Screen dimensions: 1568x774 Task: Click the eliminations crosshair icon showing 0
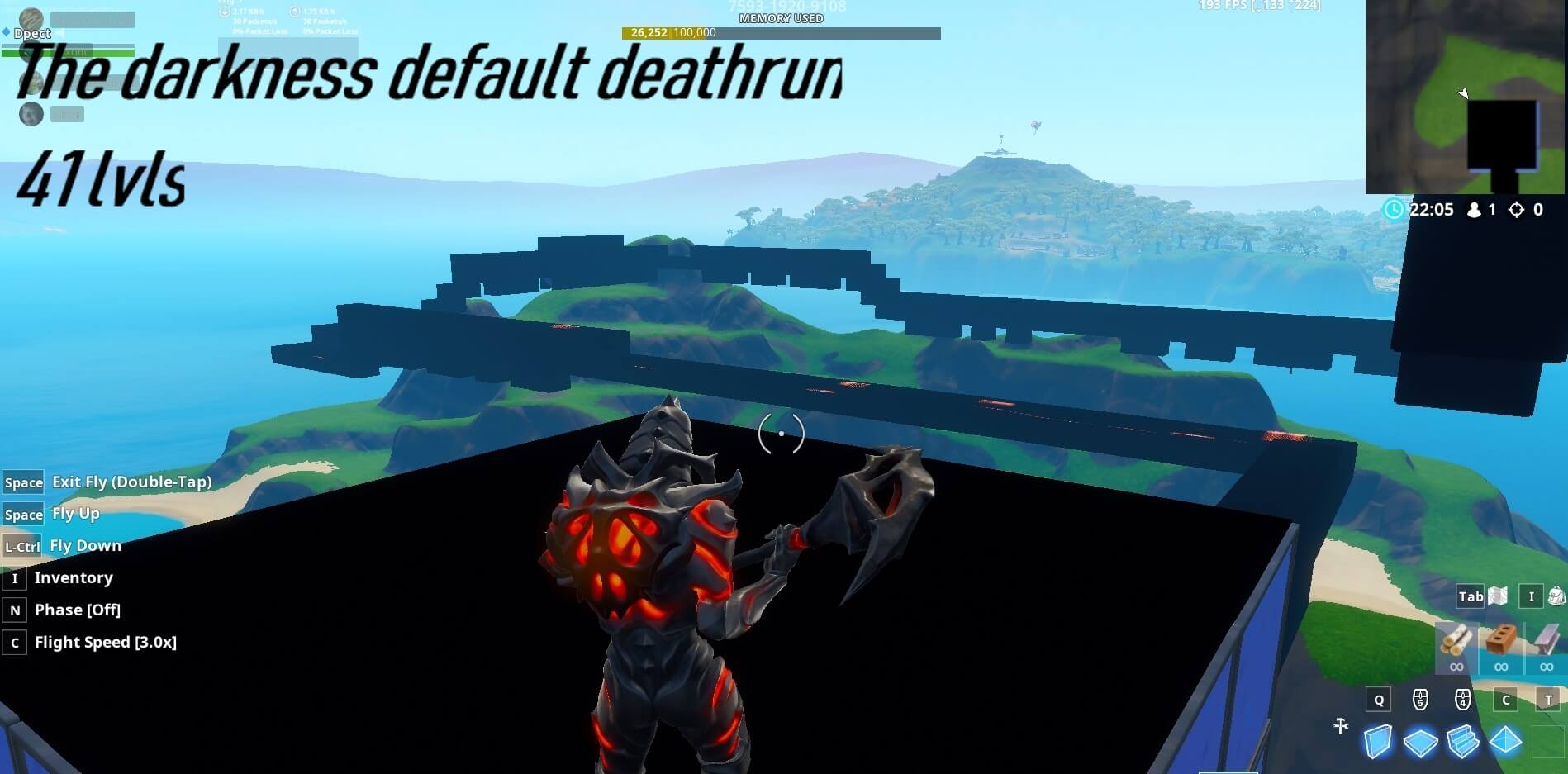click(x=1517, y=210)
